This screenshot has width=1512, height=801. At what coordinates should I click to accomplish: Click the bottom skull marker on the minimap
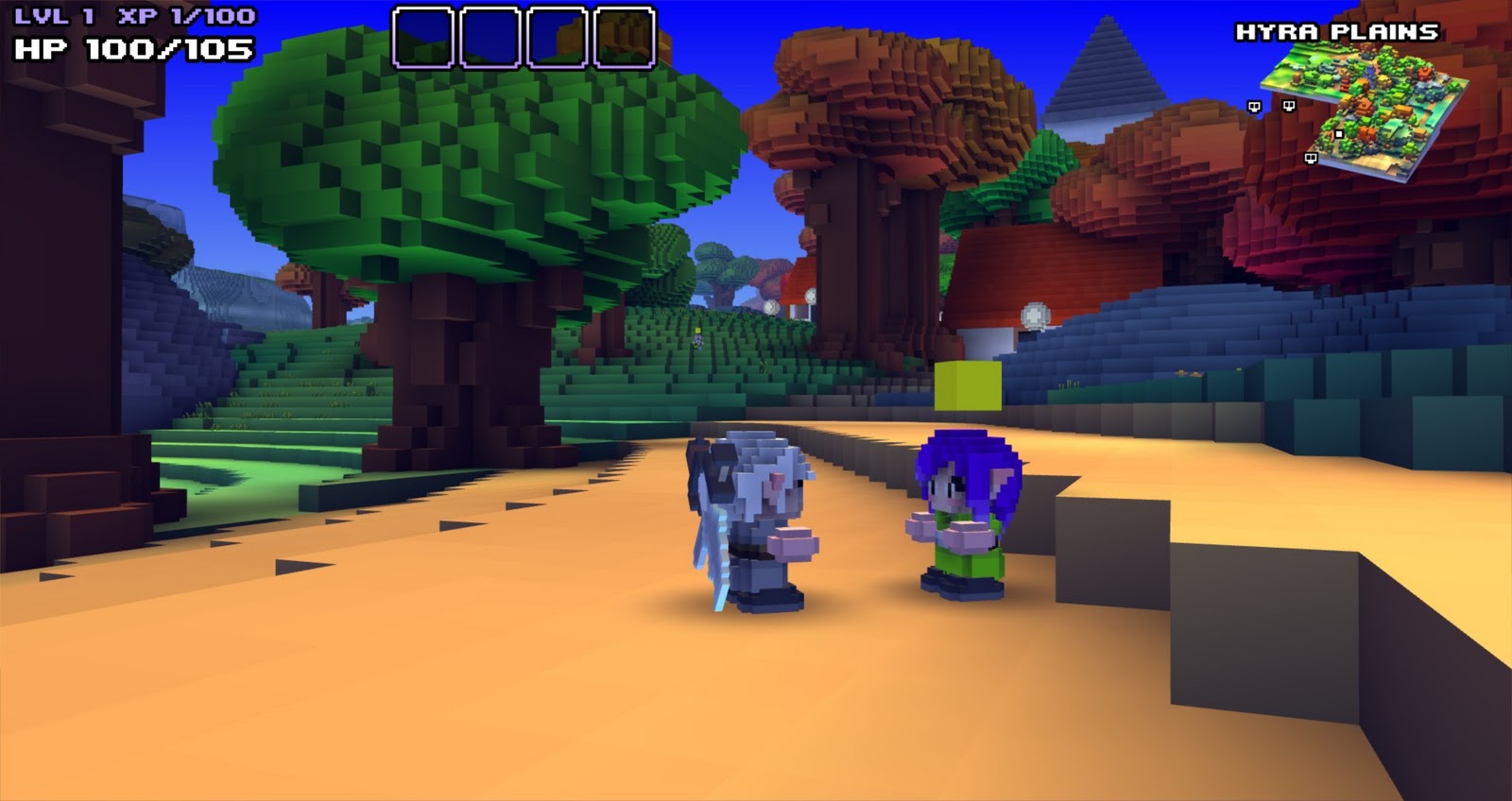[1311, 159]
